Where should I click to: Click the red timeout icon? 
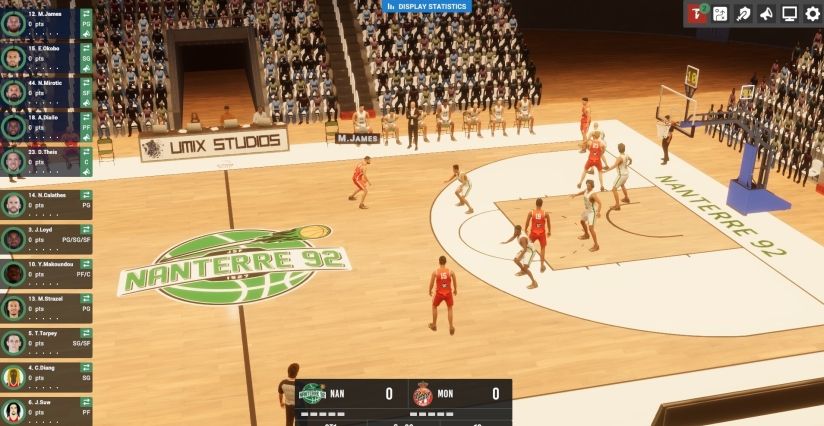click(696, 14)
